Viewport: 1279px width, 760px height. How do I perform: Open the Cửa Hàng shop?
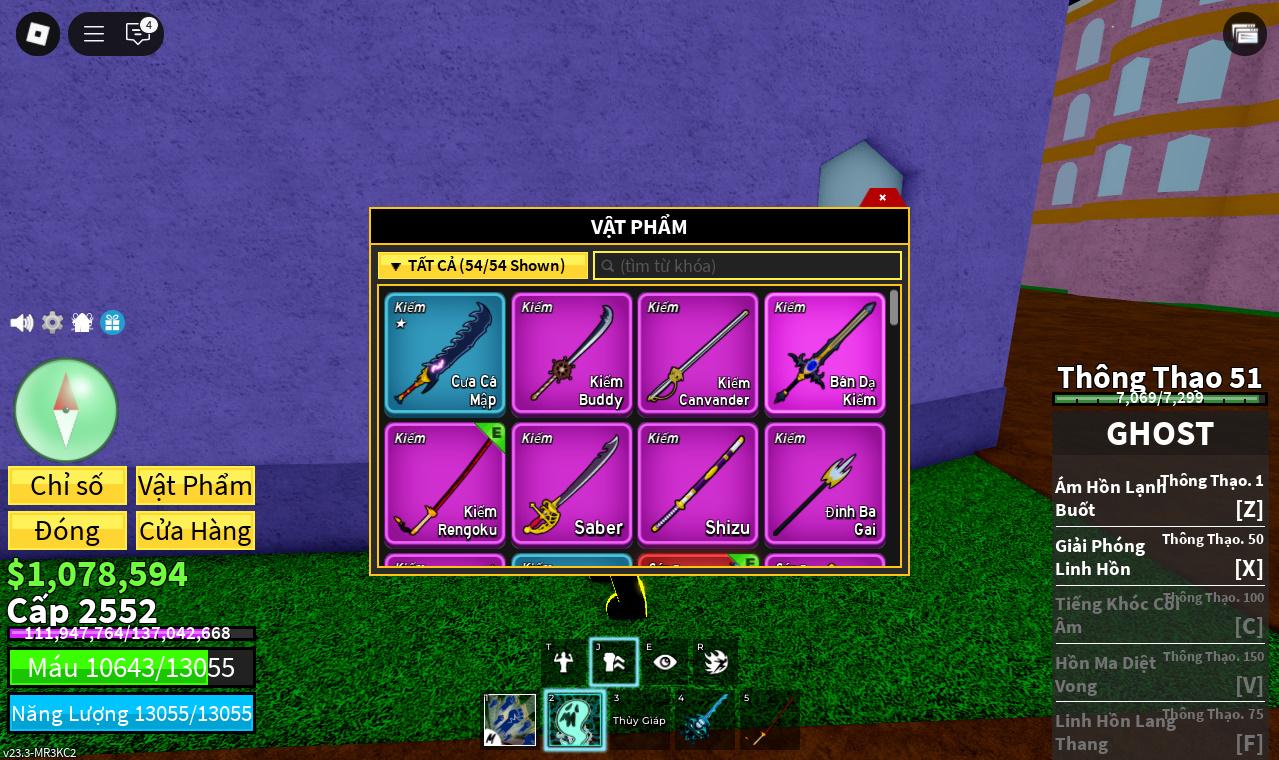pyautogui.click(x=195, y=531)
